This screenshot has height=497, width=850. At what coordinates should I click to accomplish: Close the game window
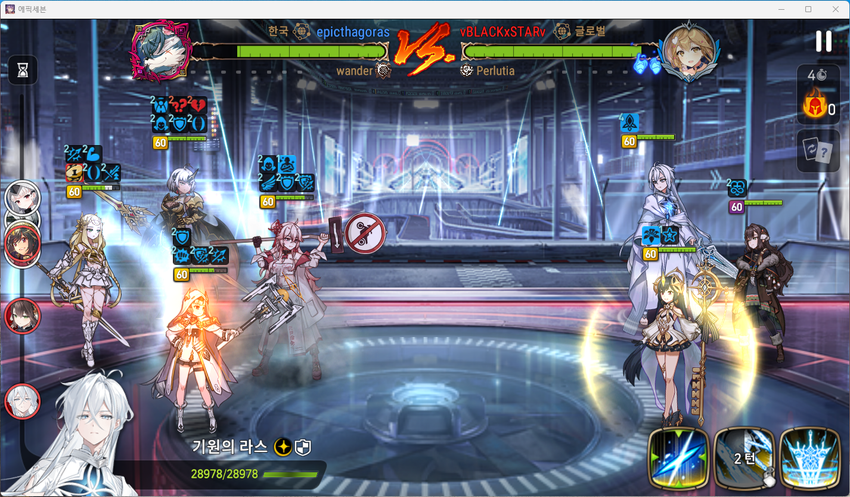(834, 8)
